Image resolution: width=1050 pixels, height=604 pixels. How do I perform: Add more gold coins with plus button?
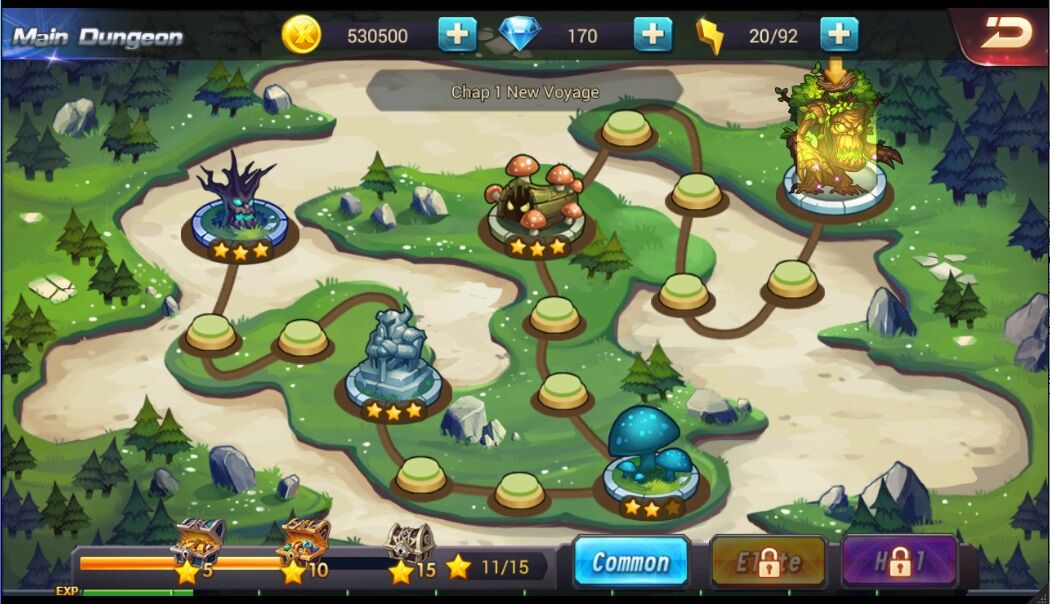click(457, 35)
